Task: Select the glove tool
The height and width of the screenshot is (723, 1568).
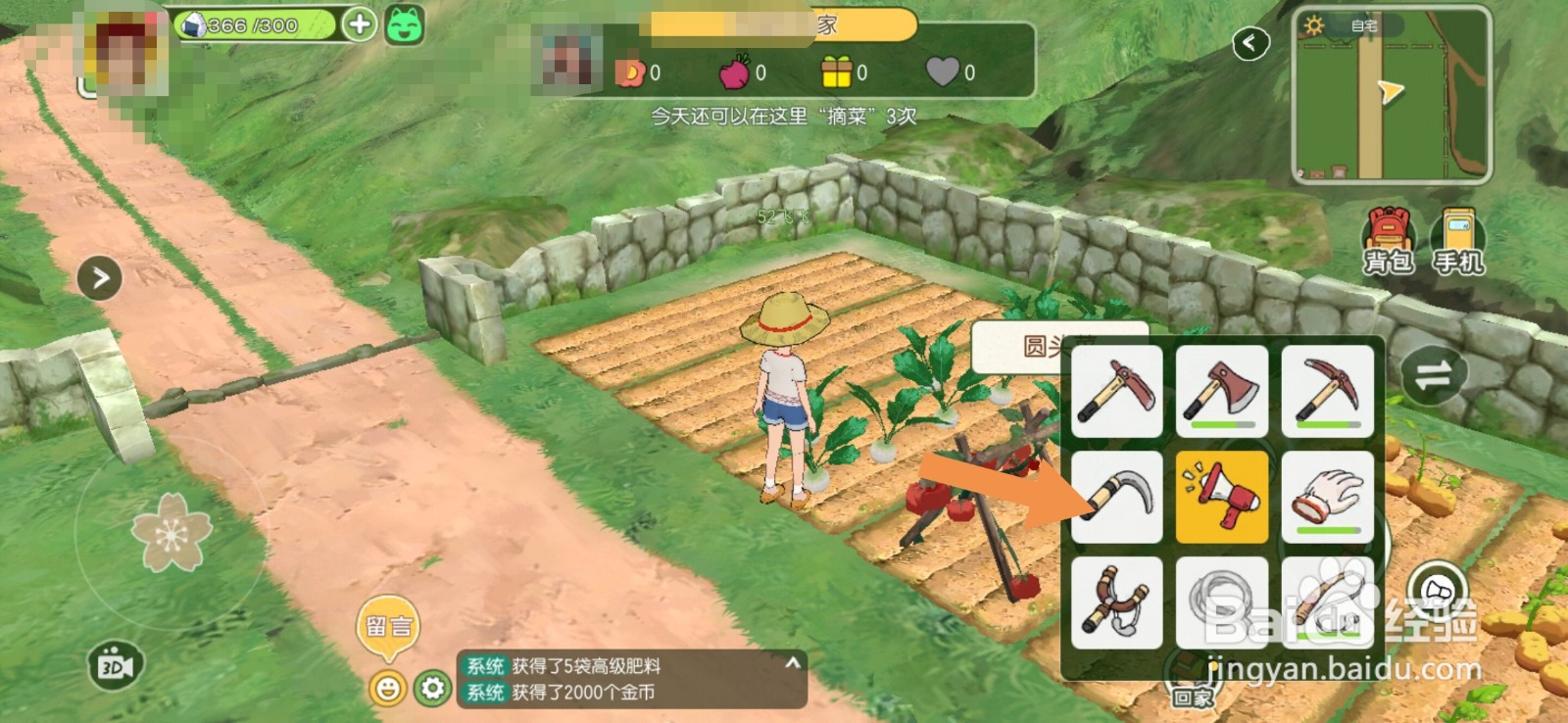Action: (x=1326, y=496)
